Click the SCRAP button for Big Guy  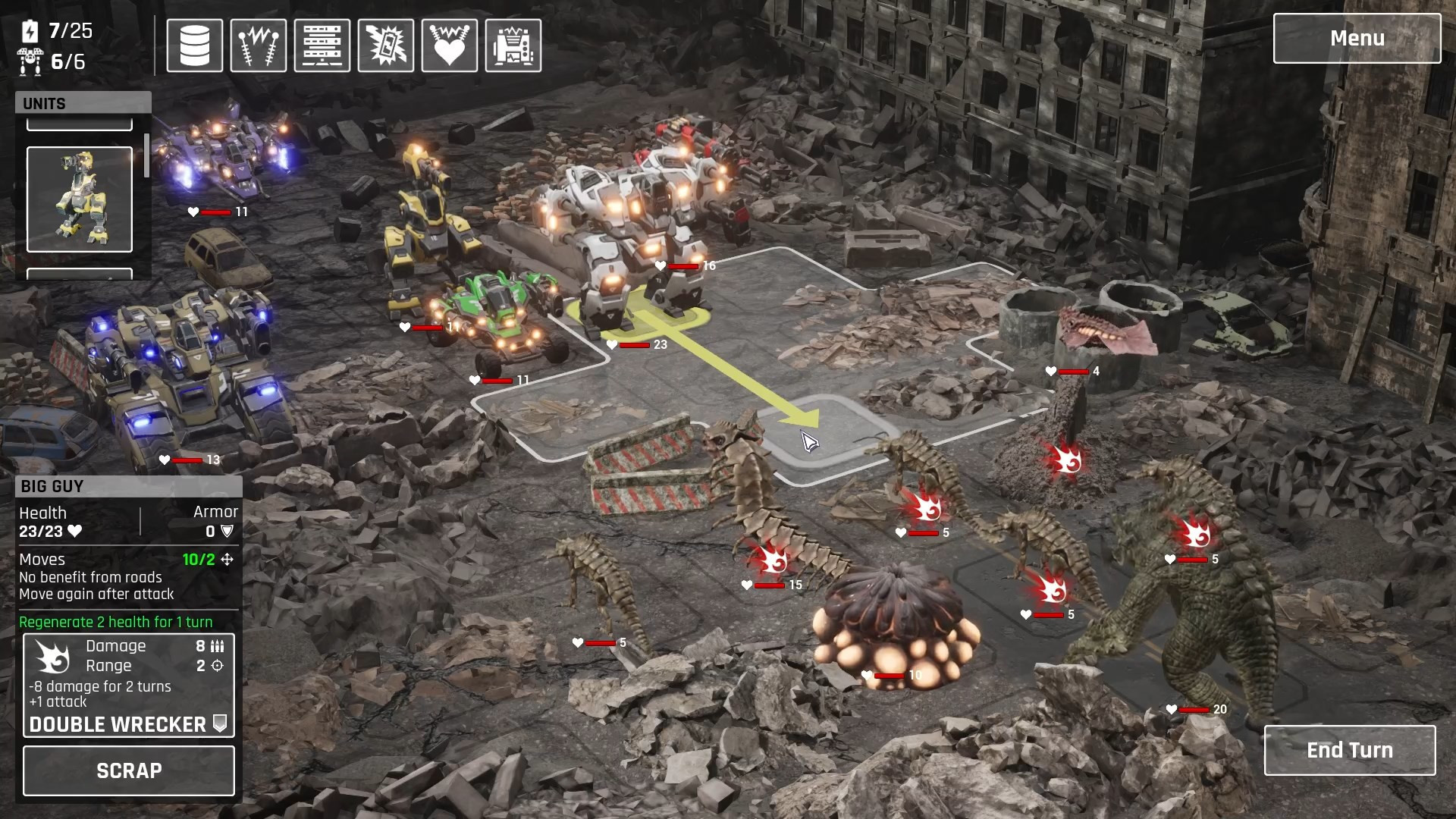(128, 770)
